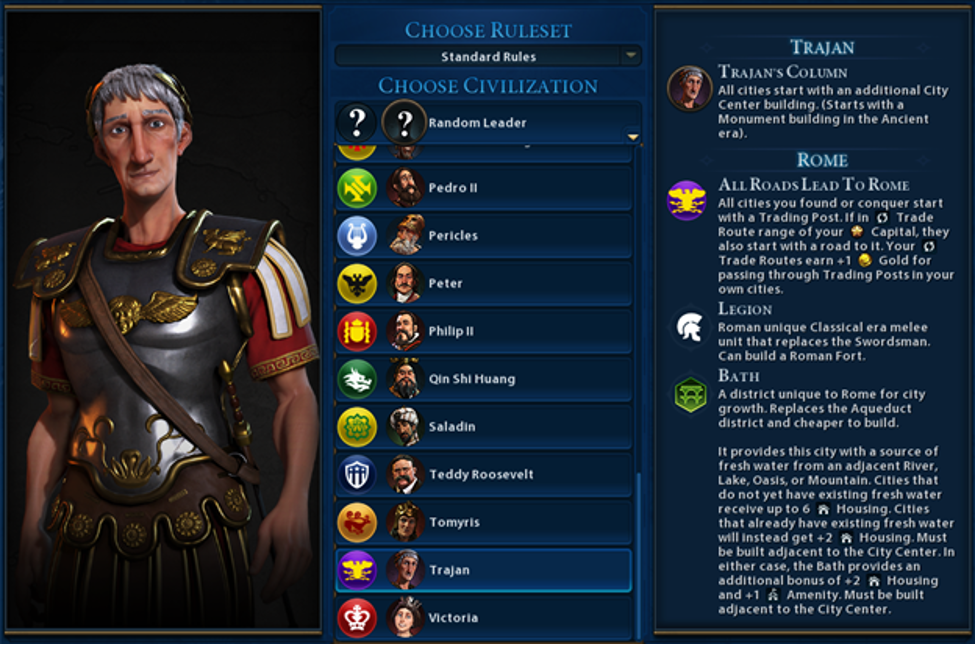The image size is (977, 645).
Task: Pick the Tomyris entry
Action: [x=484, y=522]
